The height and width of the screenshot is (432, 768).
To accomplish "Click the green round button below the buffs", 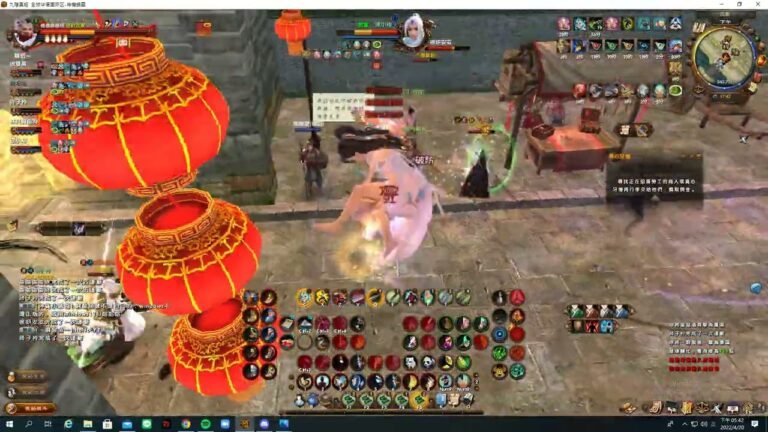I will [675, 90].
